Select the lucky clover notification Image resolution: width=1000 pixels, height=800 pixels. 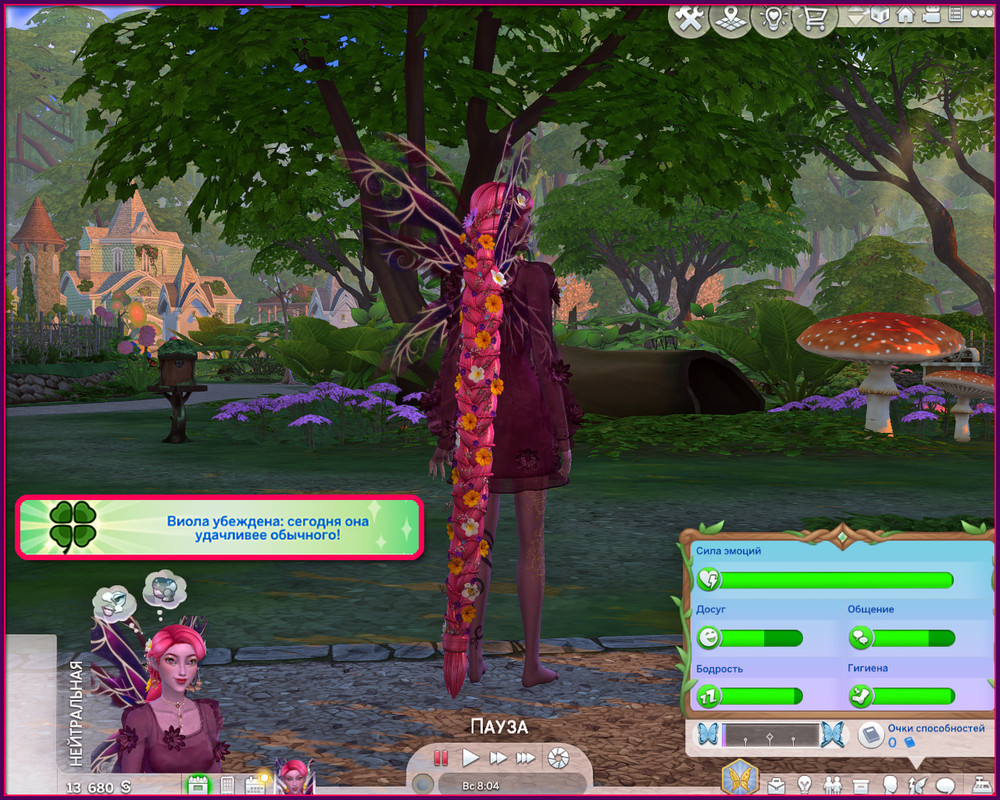(219, 527)
